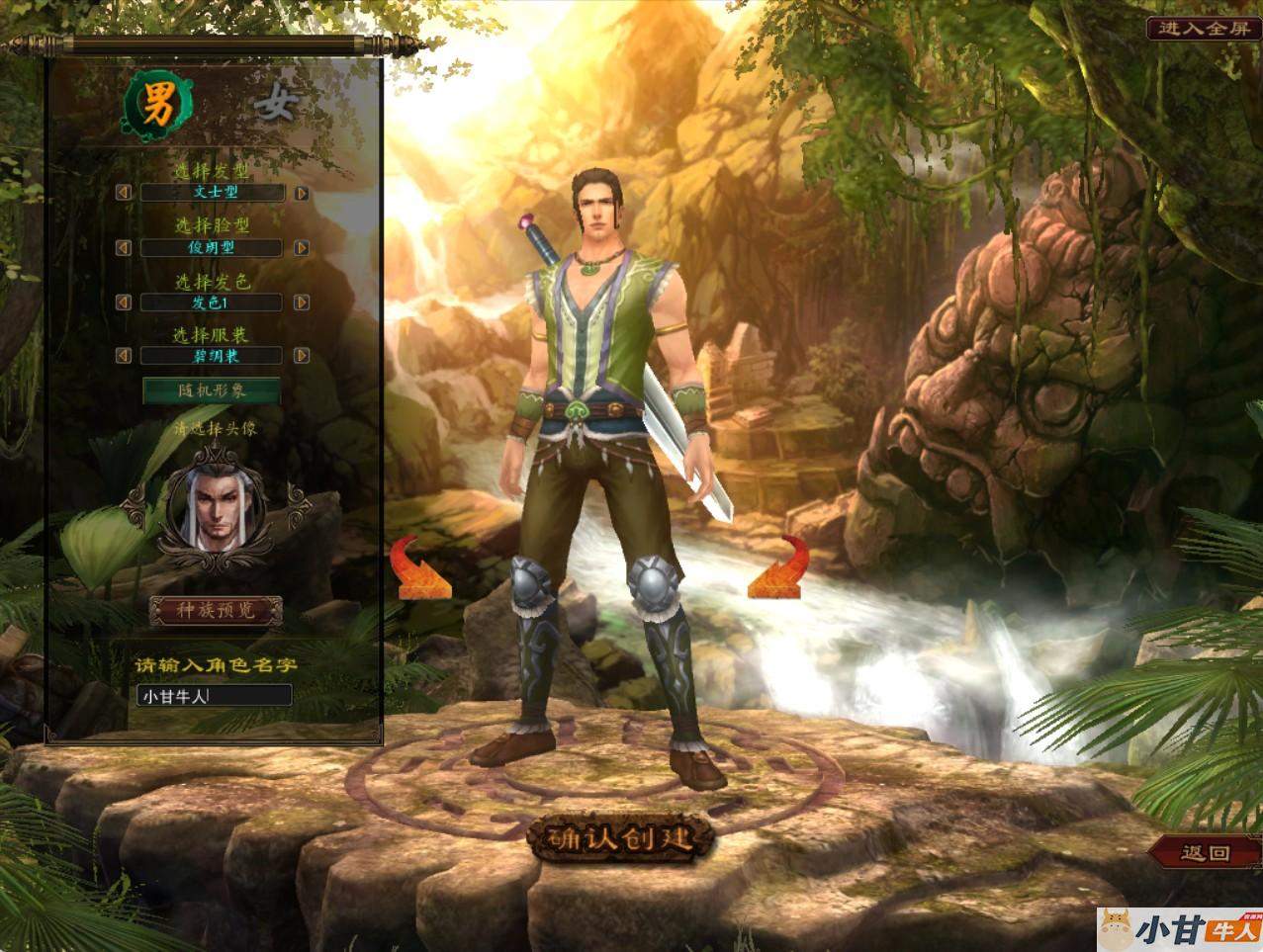This screenshot has height=952, width=1263.
Task: Select the next face type arrow
Action: point(302,248)
